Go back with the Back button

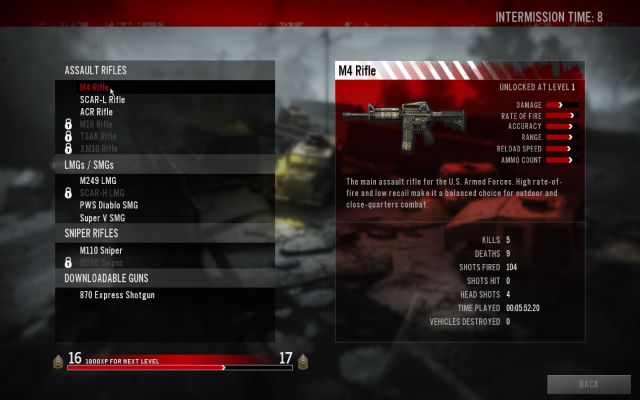589,384
